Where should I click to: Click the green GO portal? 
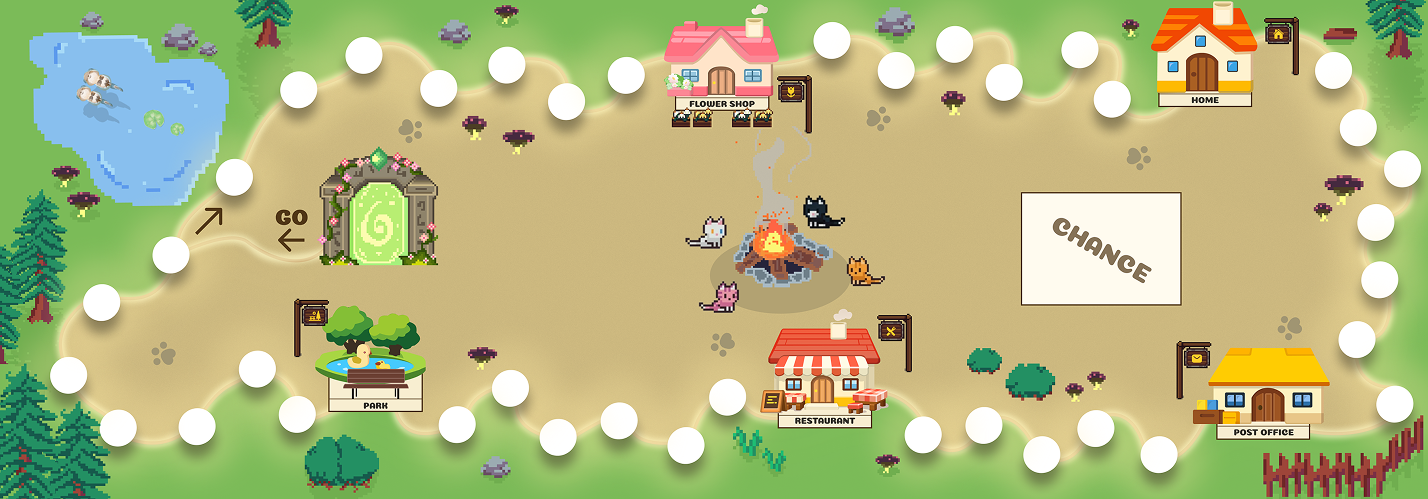(378, 209)
